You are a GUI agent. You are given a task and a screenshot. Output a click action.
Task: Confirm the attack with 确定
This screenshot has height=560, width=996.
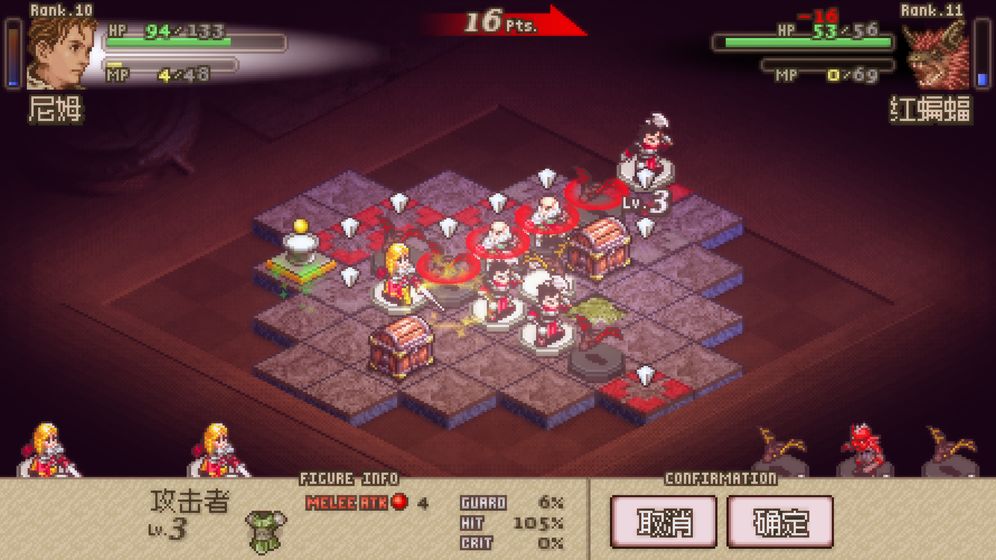point(780,522)
